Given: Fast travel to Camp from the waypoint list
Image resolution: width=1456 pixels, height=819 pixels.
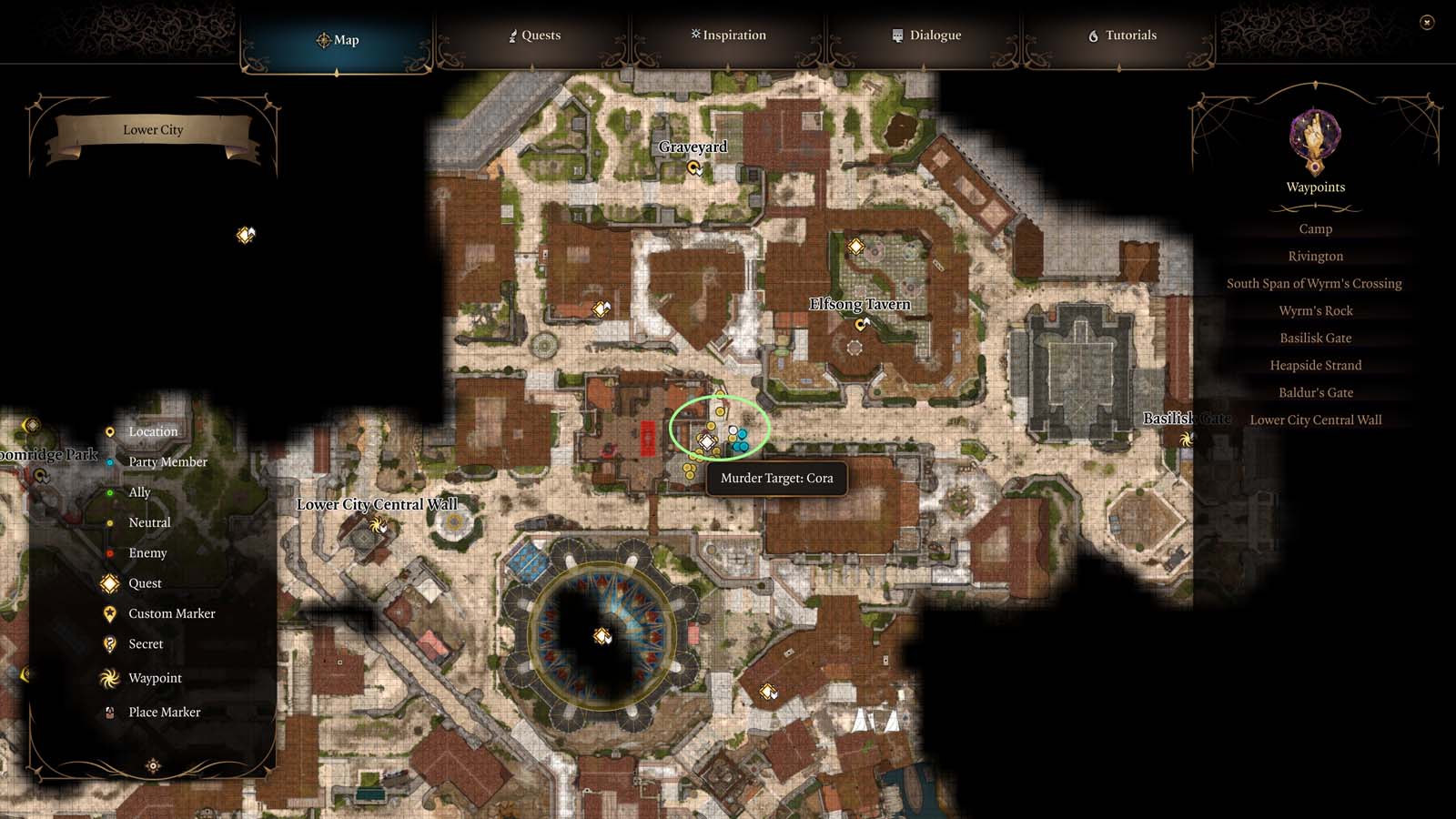Looking at the screenshot, I should pos(1316,228).
